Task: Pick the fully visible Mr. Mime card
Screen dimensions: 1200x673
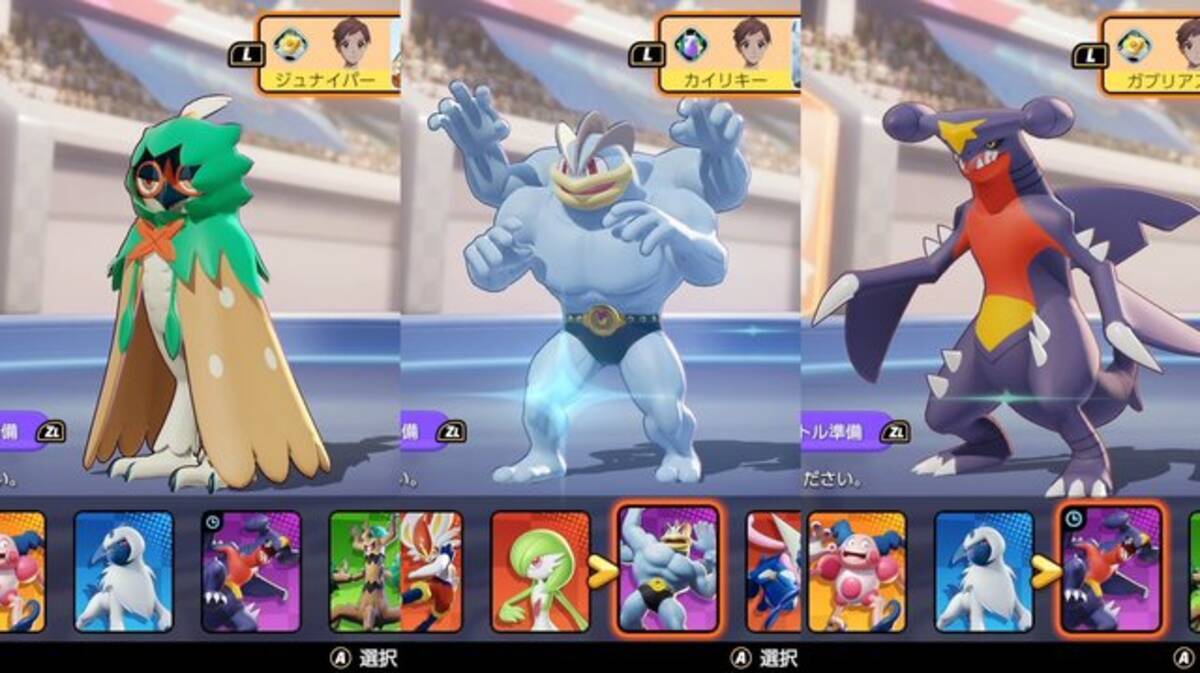Action: pyautogui.click(x=857, y=571)
